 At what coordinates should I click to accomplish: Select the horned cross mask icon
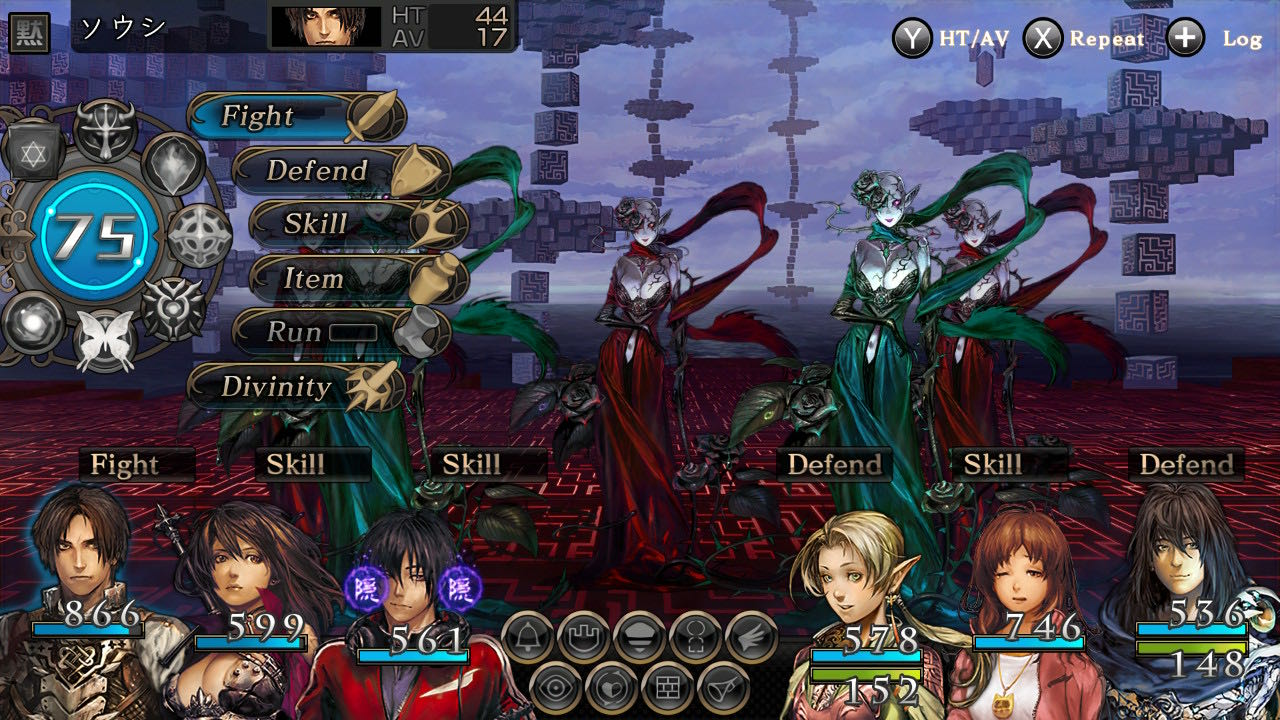point(106,131)
